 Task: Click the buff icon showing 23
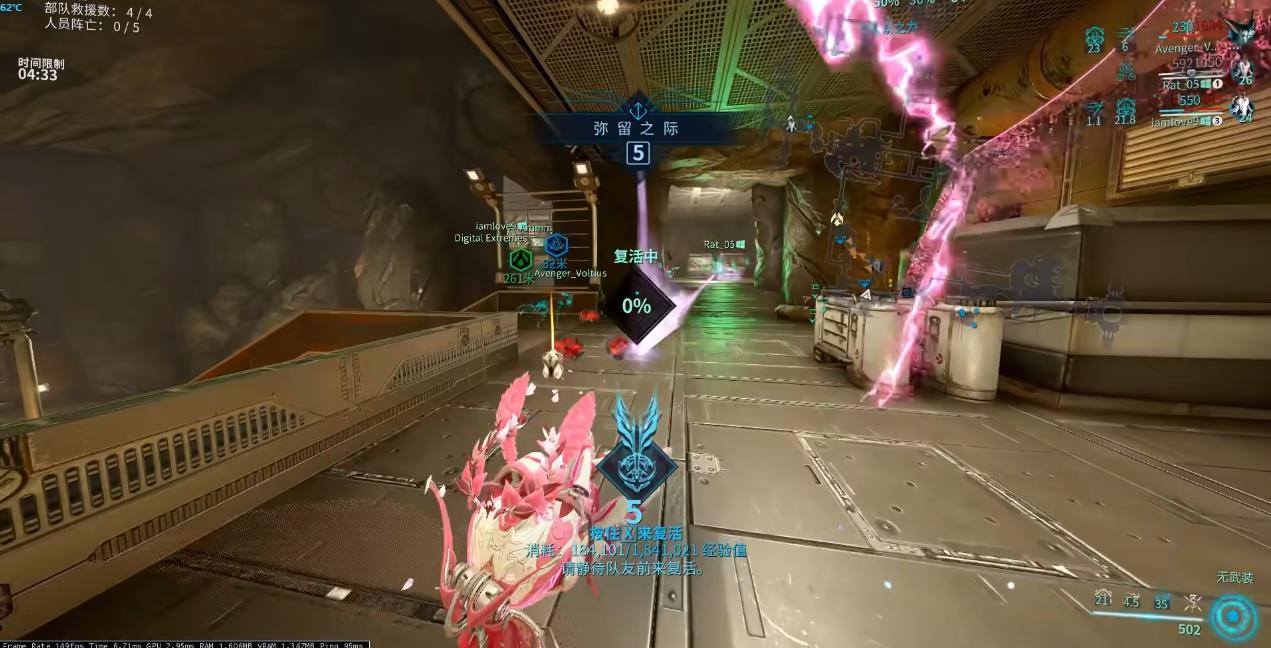[x=1094, y=37]
